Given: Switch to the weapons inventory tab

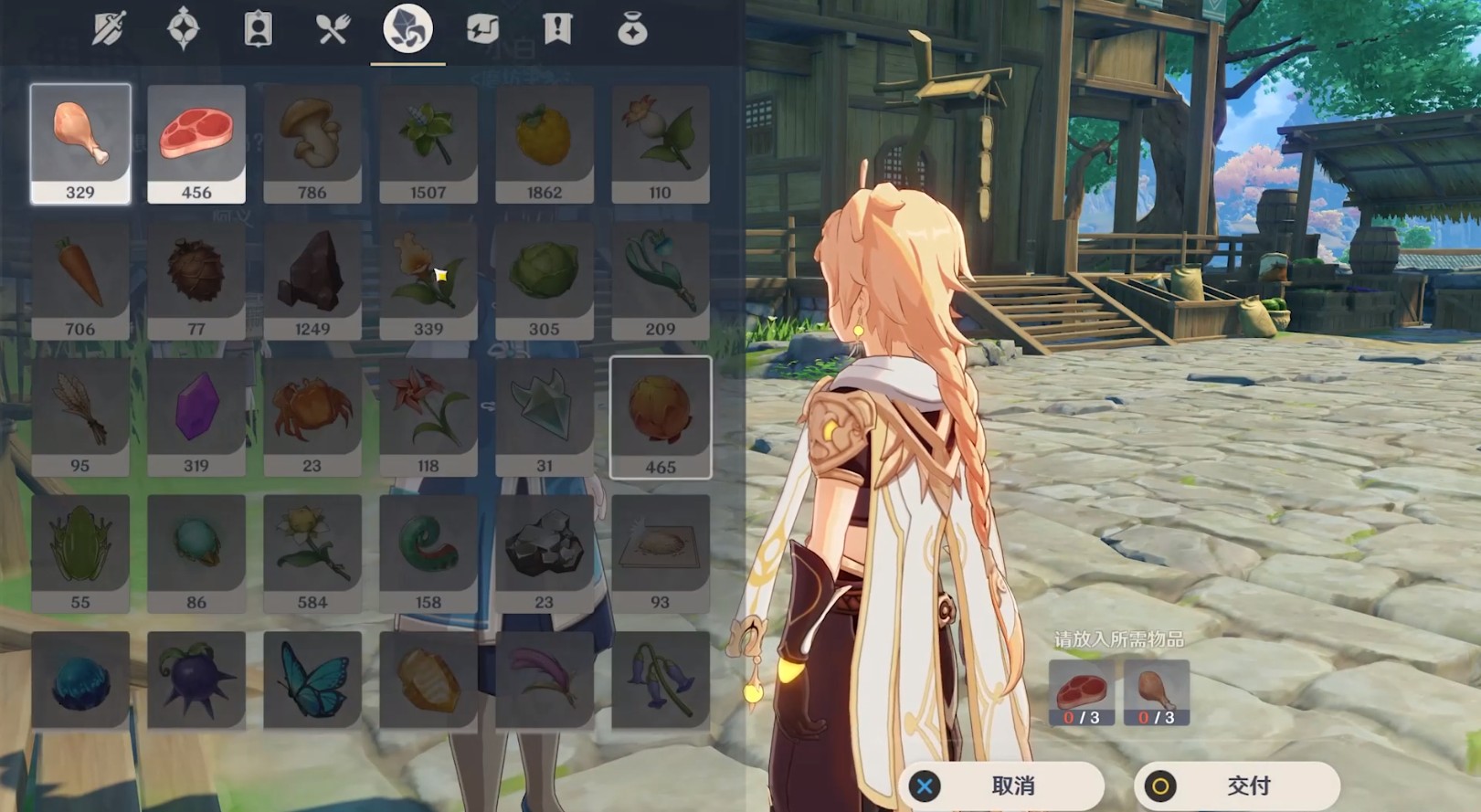Looking at the screenshot, I should click(109, 29).
